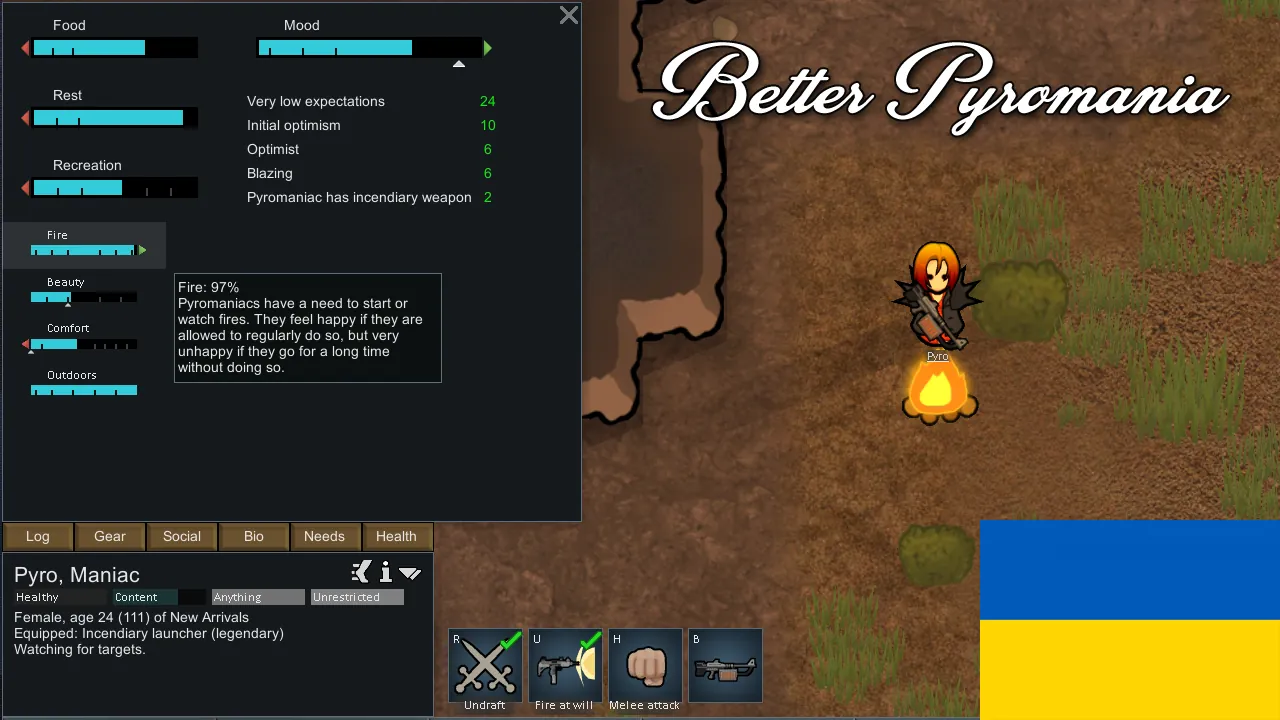Image resolution: width=1280 pixels, height=720 pixels.
Task: Change the 'Unrestricted' allowed area
Action: [x=357, y=597]
